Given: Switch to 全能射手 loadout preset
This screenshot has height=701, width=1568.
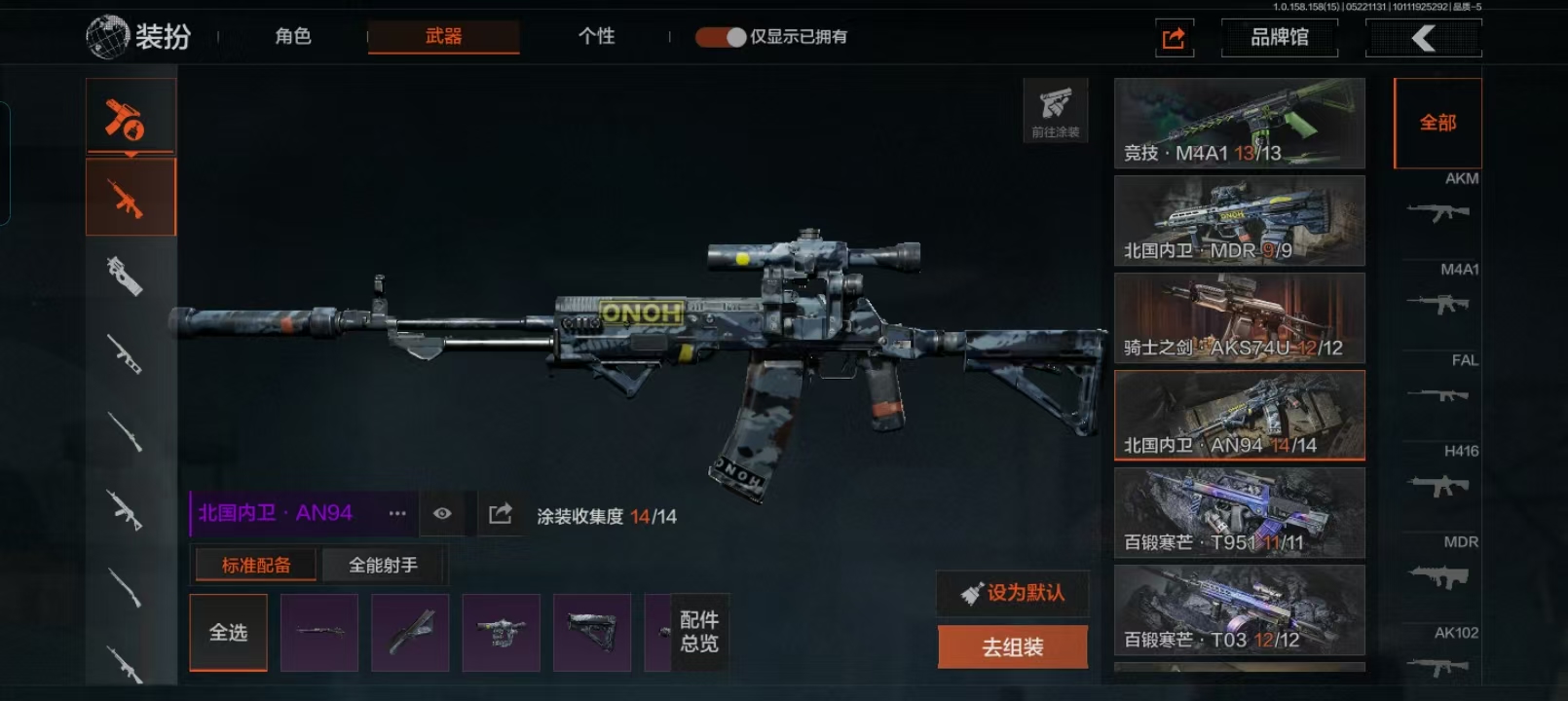Looking at the screenshot, I should click(383, 565).
